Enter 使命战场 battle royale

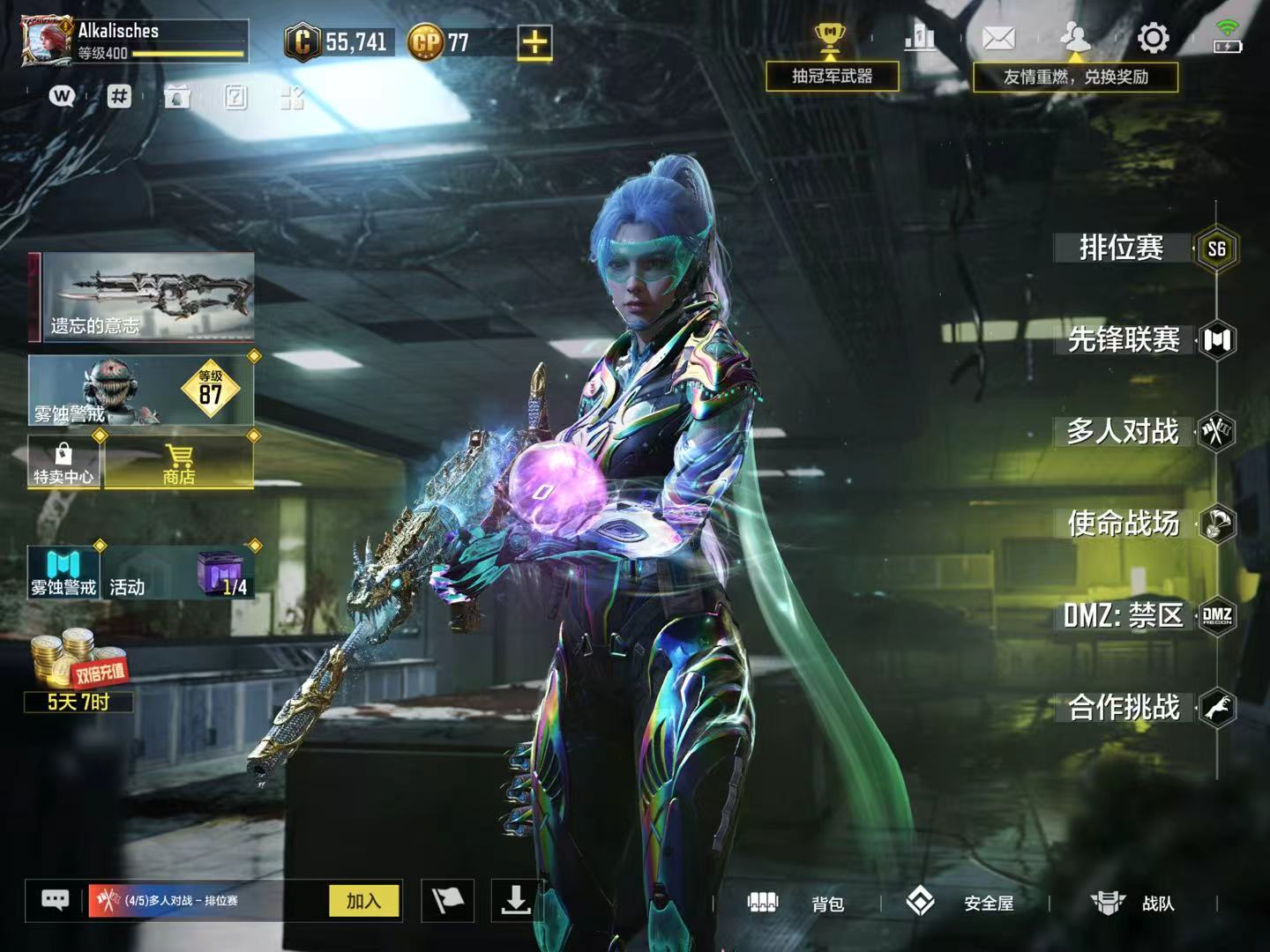click(x=1124, y=524)
